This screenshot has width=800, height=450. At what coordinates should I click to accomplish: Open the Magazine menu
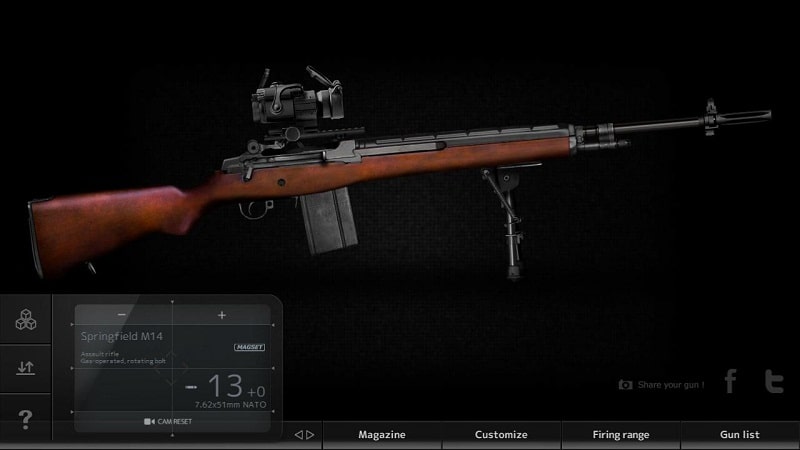382,435
